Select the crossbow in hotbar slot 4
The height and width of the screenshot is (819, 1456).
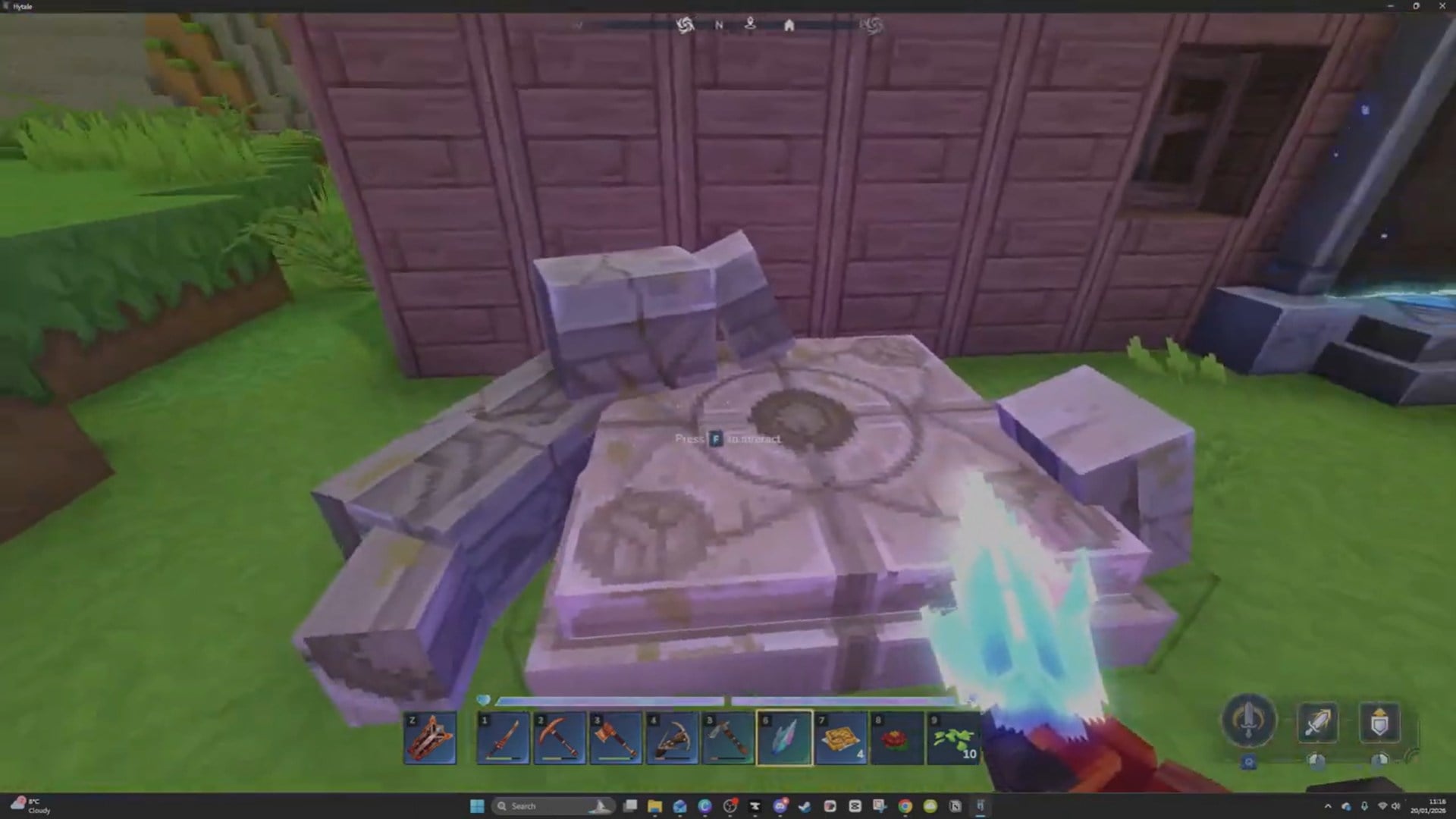point(673,736)
